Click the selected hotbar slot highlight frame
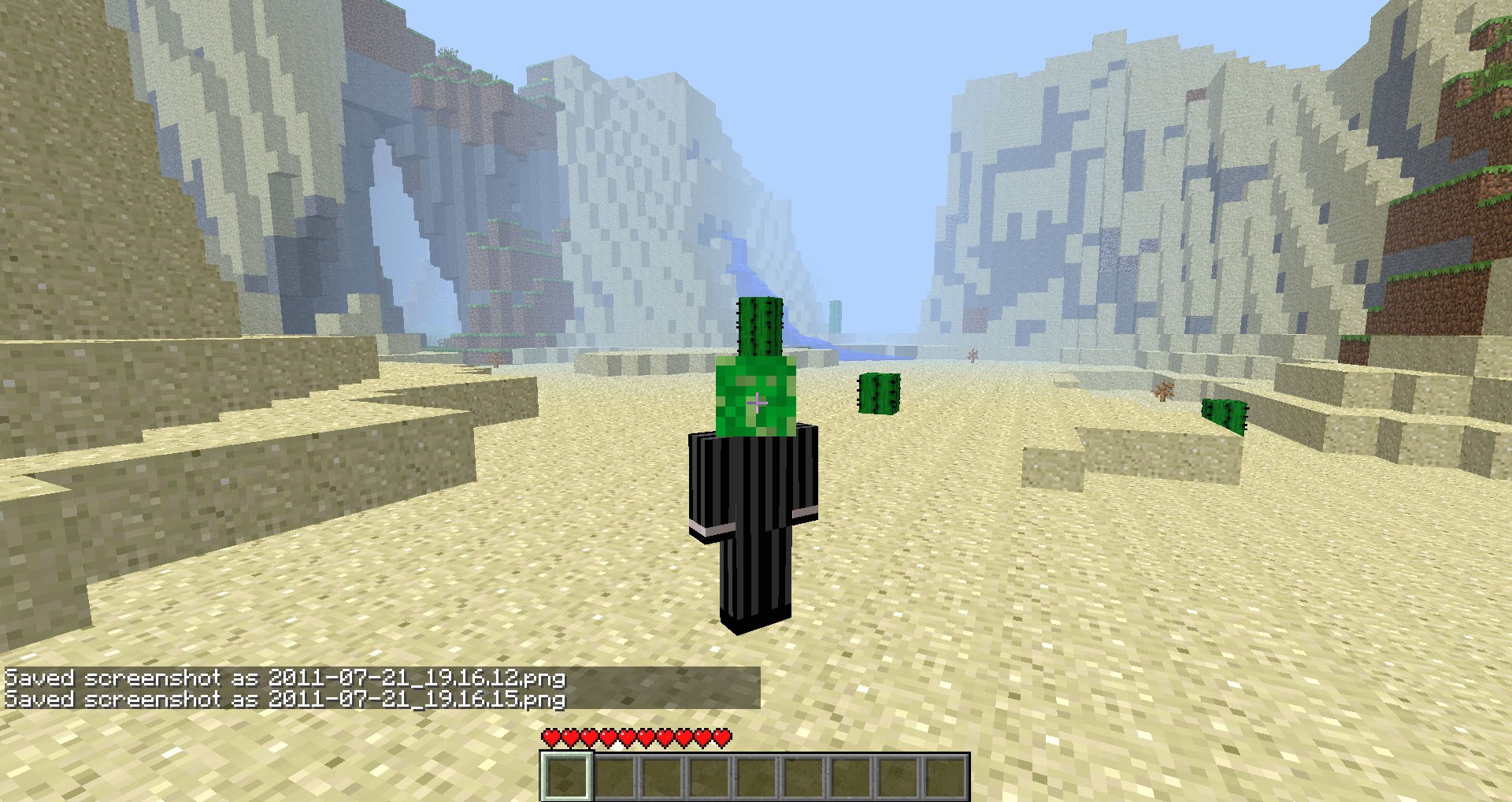This screenshot has height=802, width=1512. point(567,778)
